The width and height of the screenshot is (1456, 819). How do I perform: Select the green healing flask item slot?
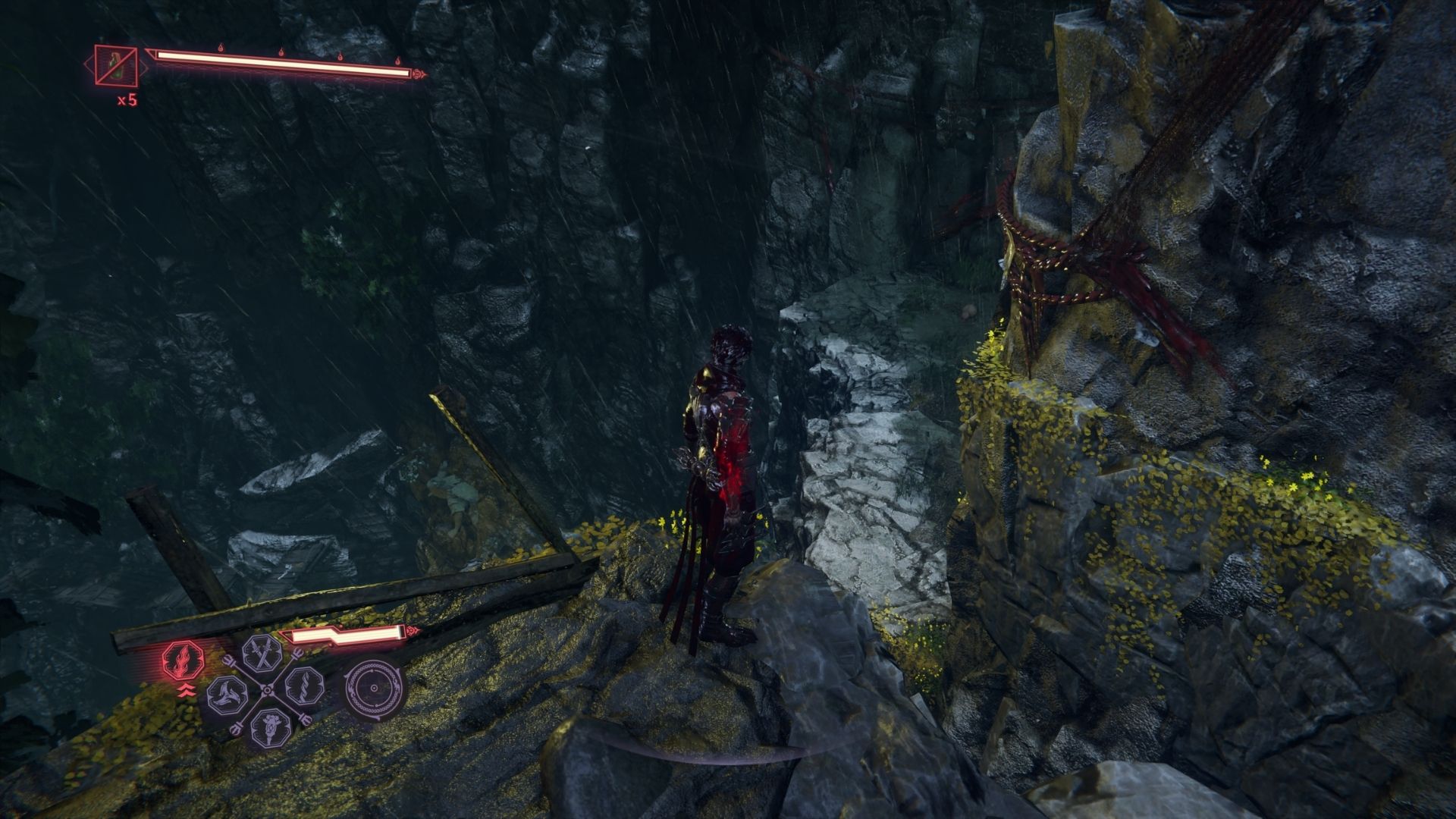[x=116, y=64]
